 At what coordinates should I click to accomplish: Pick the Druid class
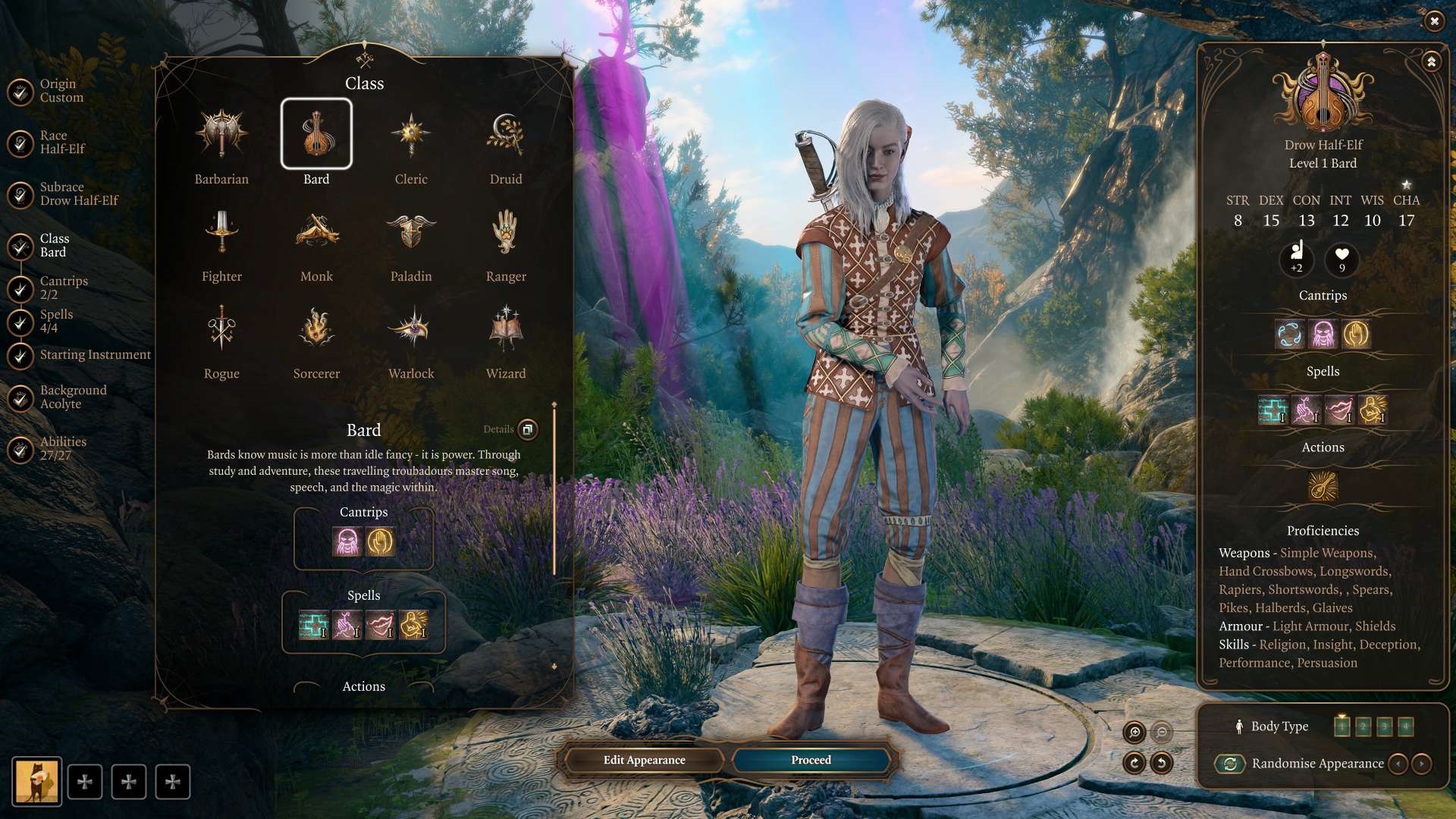[506, 134]
